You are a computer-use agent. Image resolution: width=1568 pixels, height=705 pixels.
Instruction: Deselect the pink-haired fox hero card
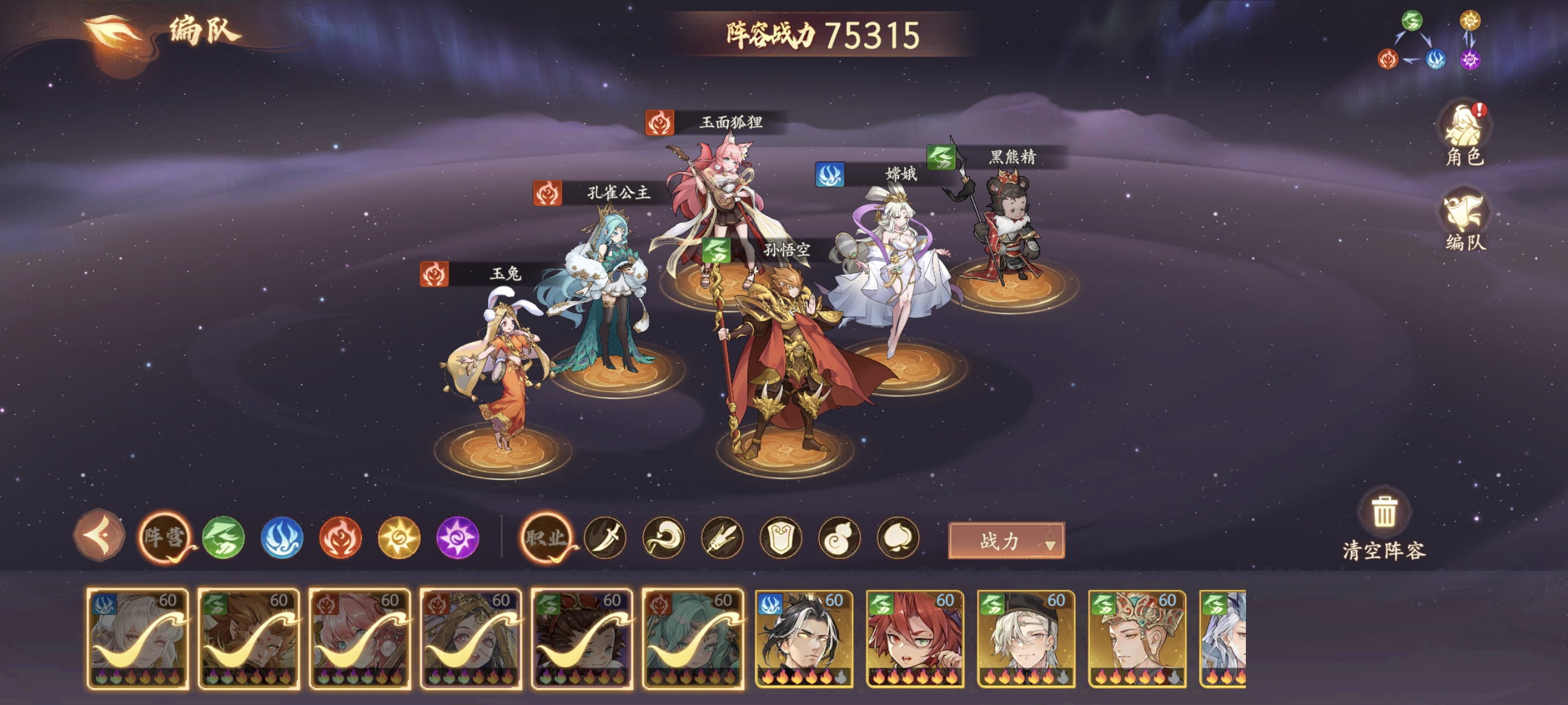(x=360, y=639)
